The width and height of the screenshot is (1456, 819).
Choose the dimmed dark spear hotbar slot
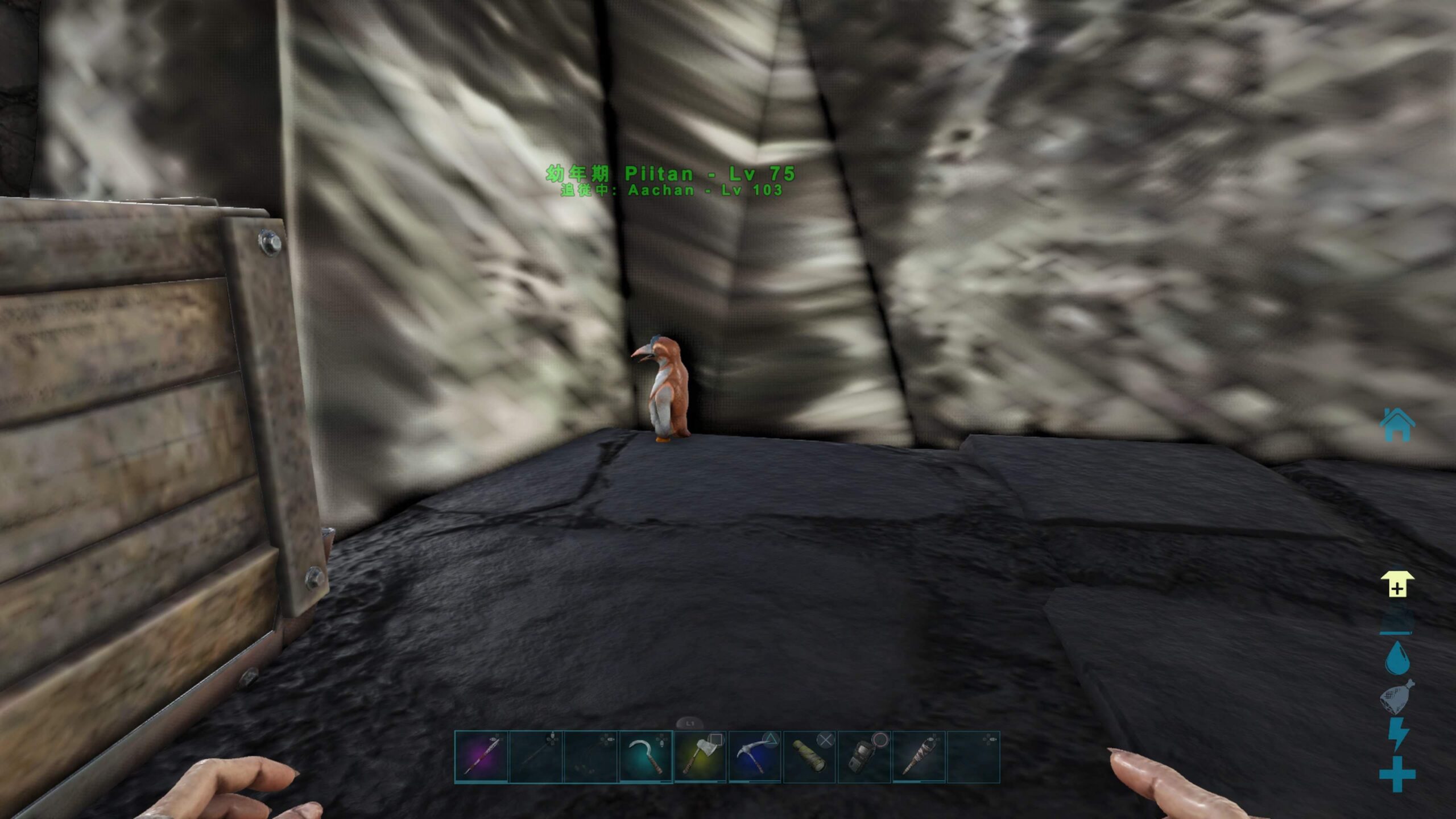click(x=536, y=757)
